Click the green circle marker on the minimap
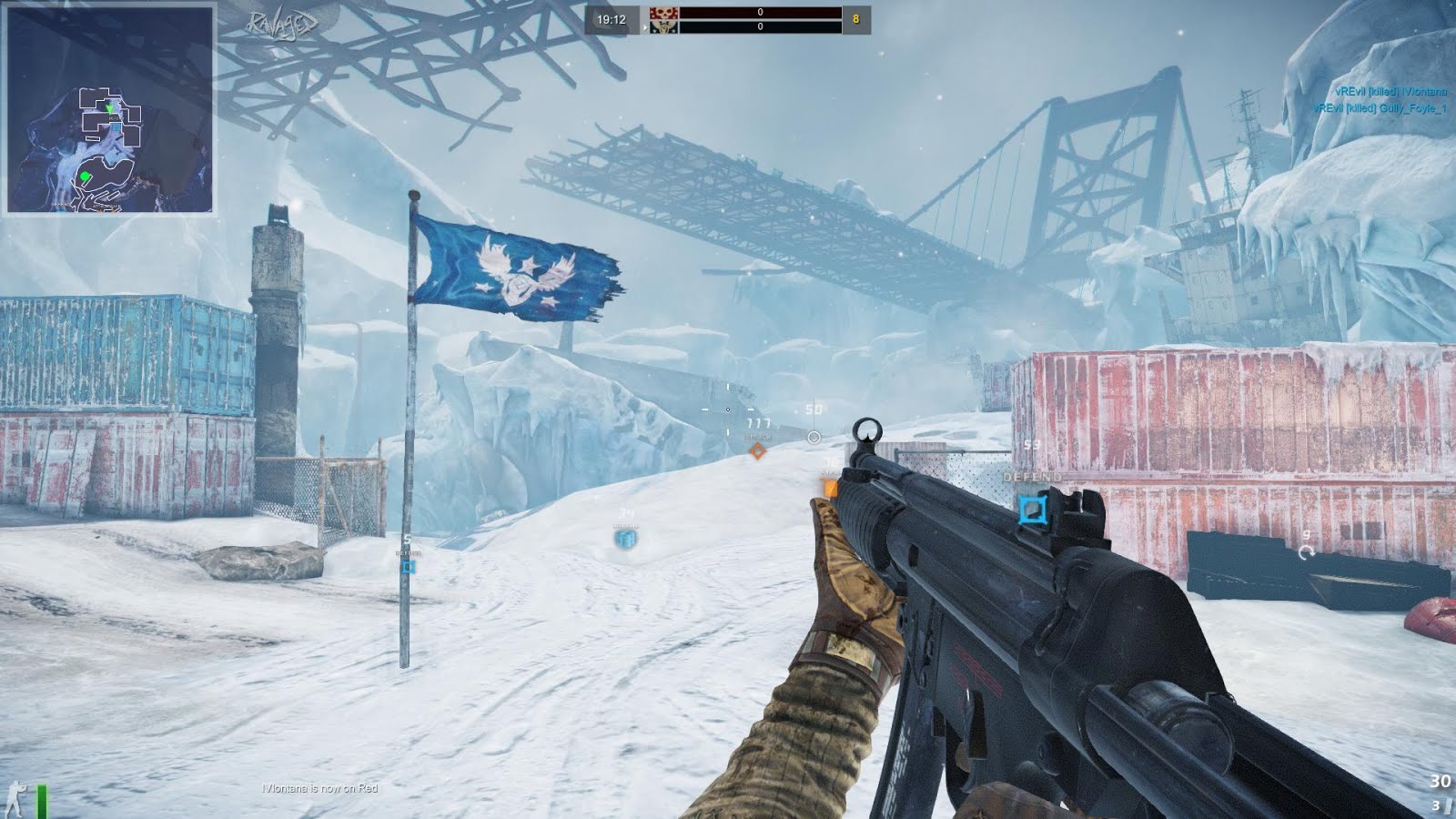Screen dimensions: 1456x819 (85, 176)
